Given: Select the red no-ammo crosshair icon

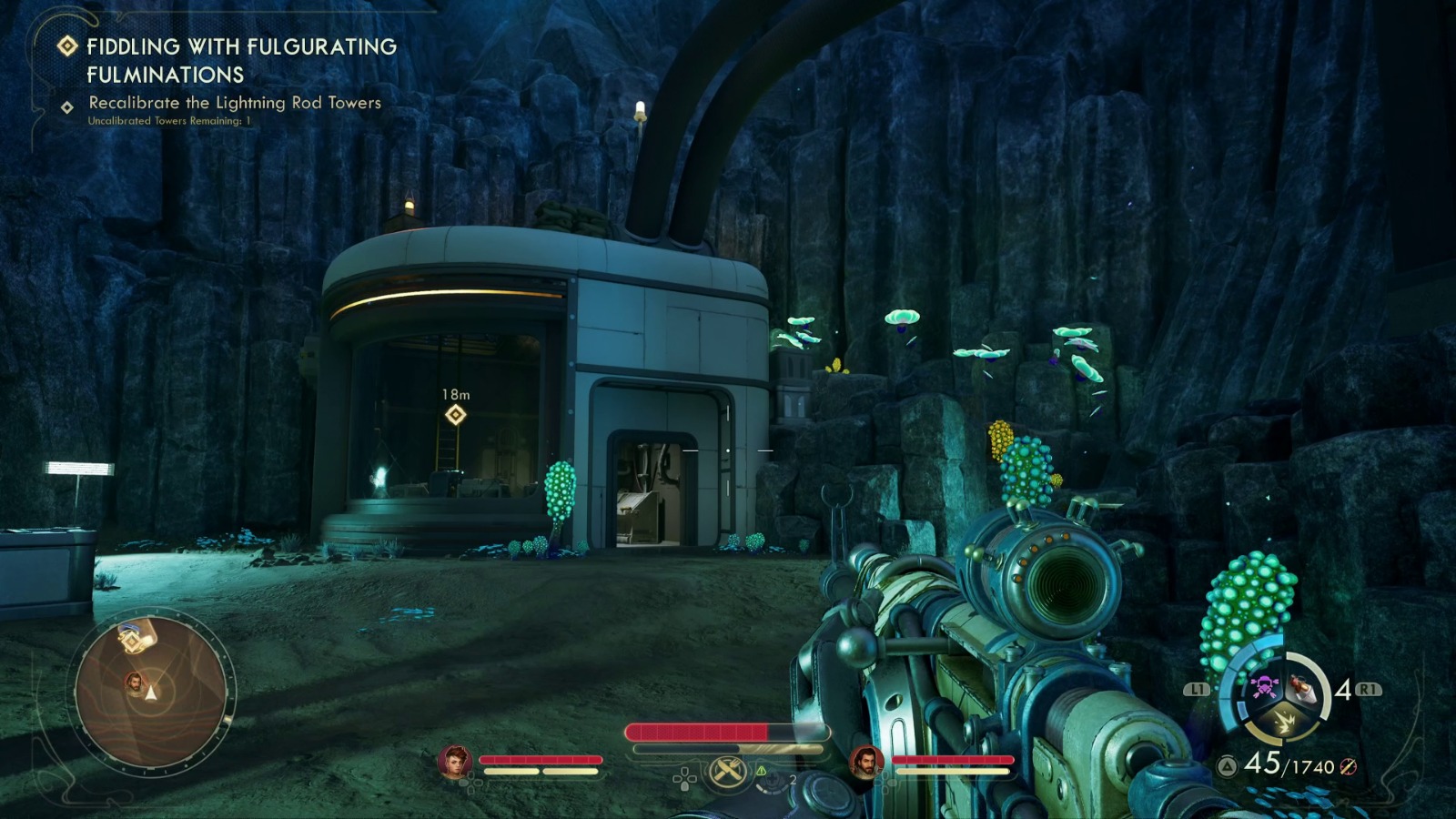Looking at the screenshot, I should [x=1348, y=767].
